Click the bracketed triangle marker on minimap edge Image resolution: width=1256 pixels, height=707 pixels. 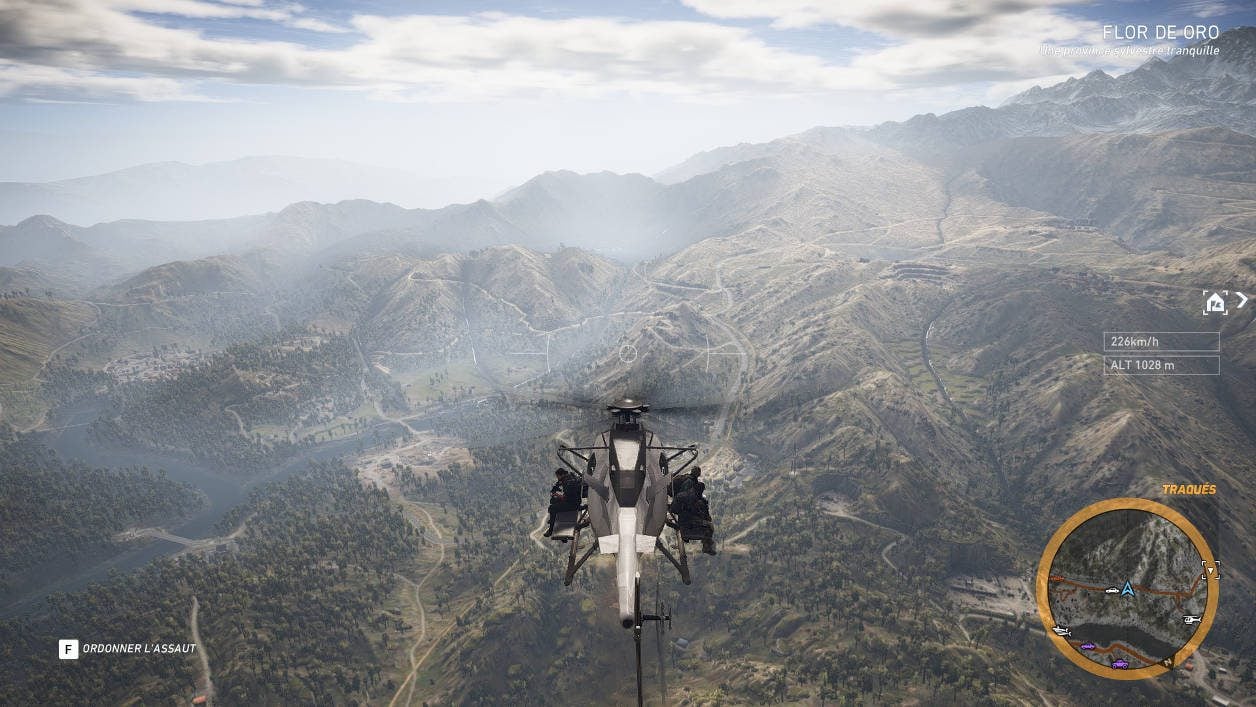1210,570
